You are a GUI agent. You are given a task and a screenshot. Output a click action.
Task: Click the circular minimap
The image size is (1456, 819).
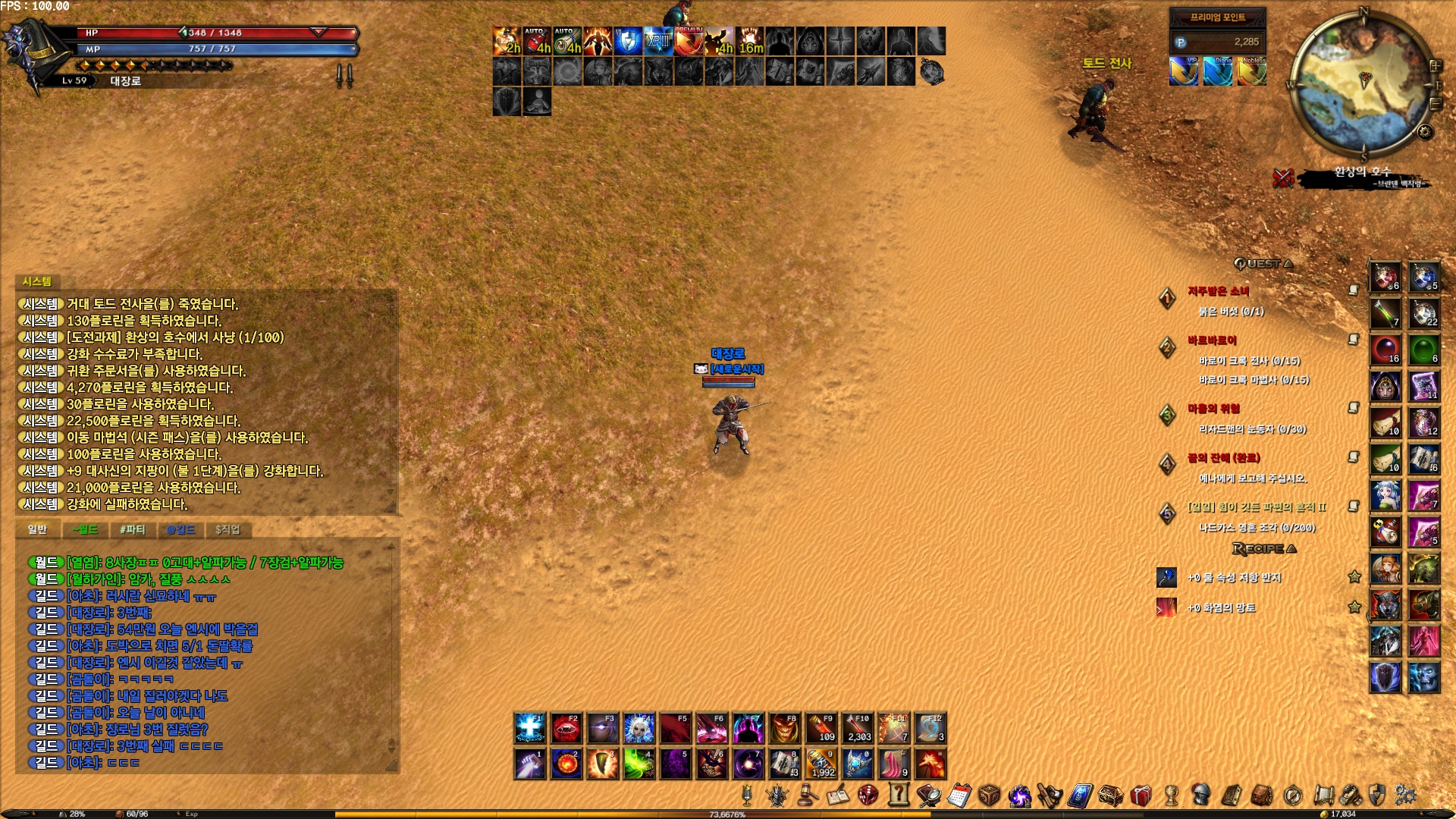[x=1357, y=85]
